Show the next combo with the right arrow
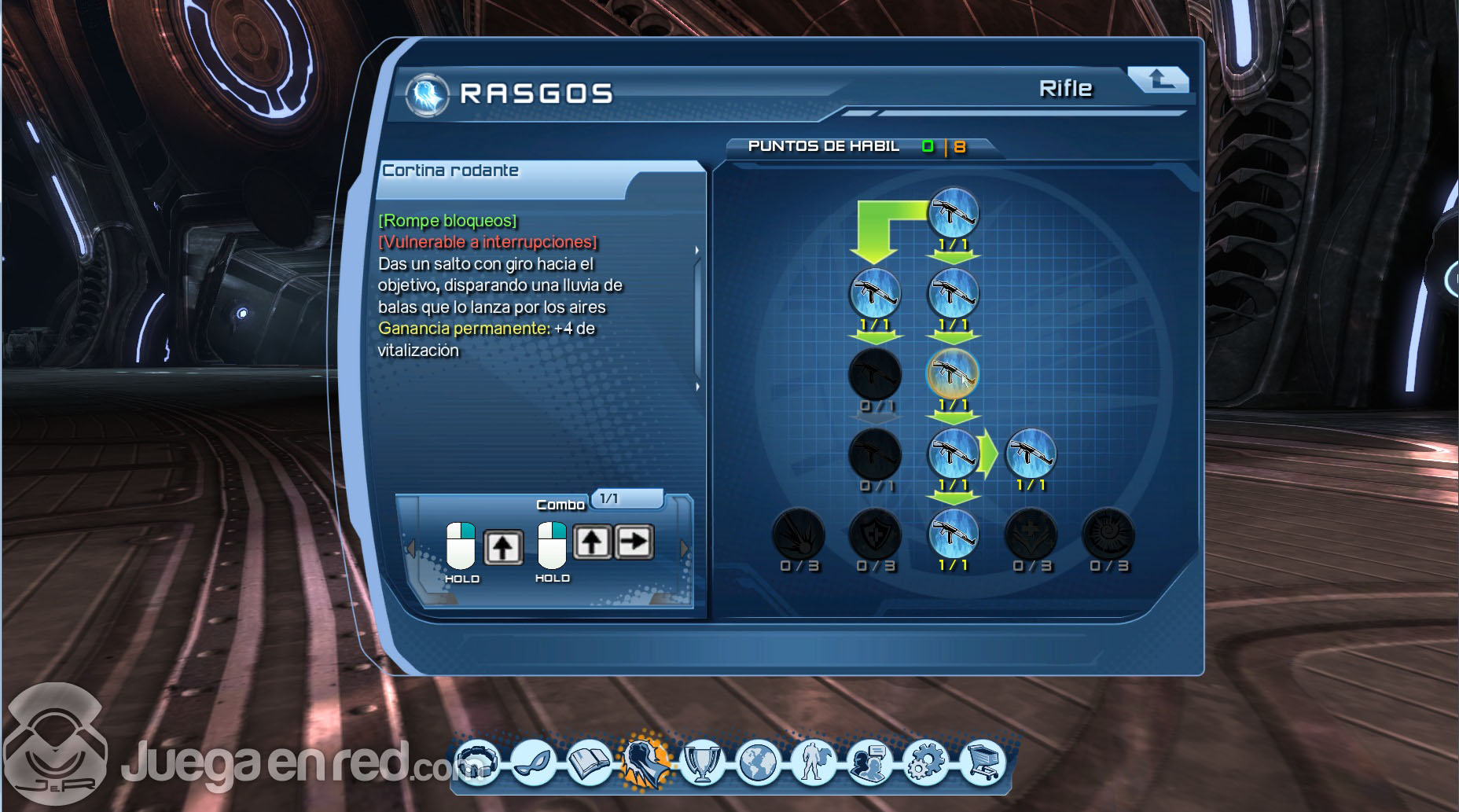The width and height of the screenshot is (1459, 812). tap(684, 548)
